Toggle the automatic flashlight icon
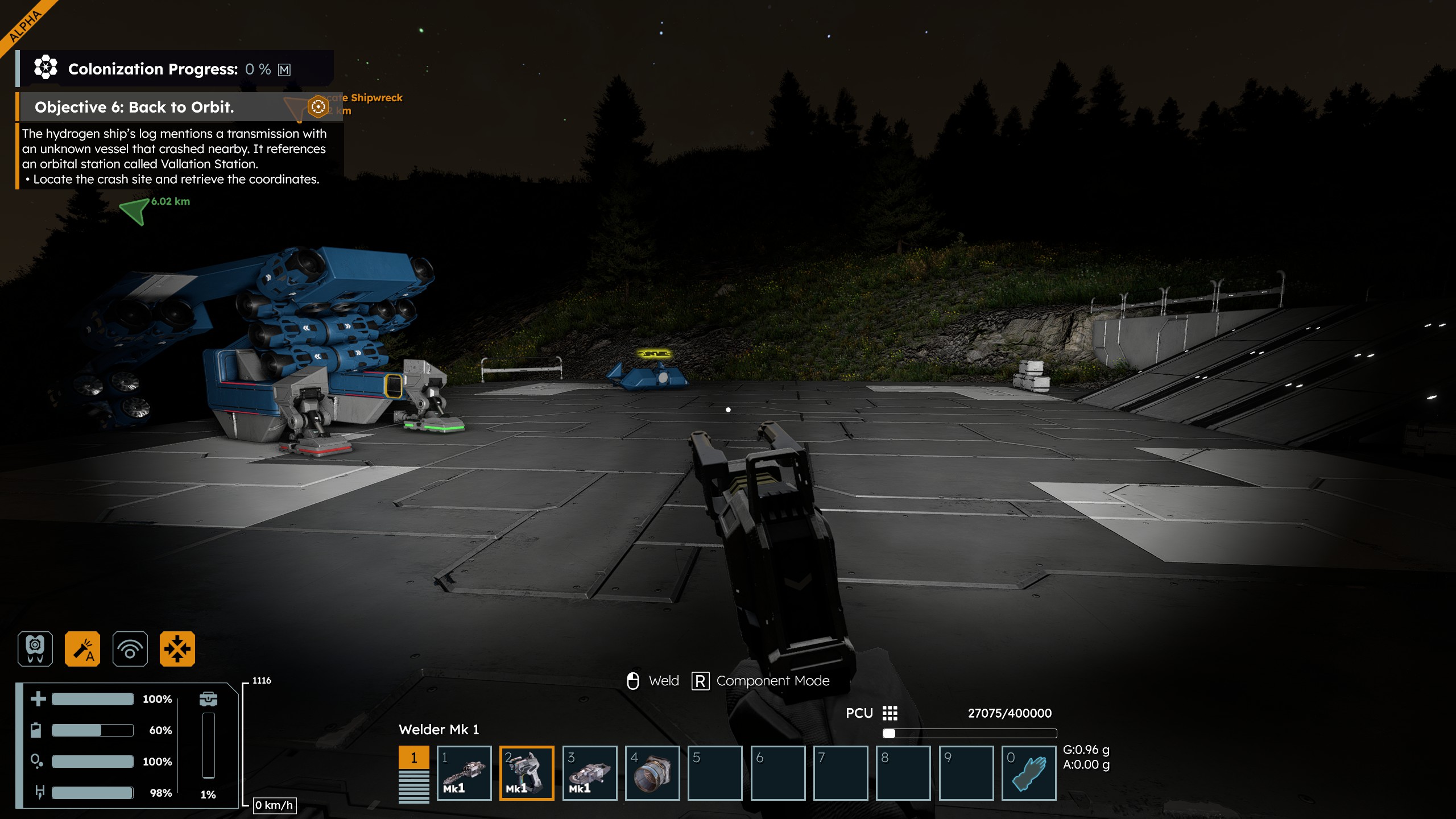The image size is (1456, 819). (82, 649)
